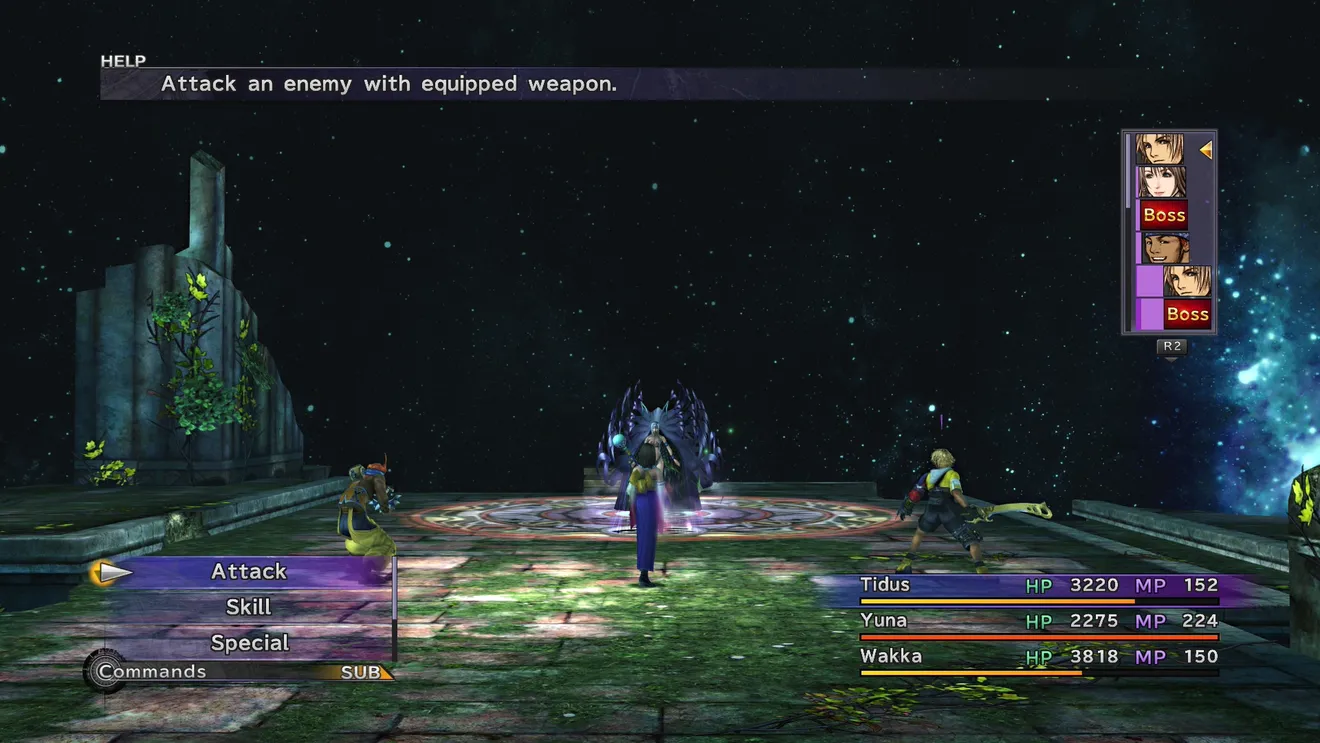Viewport: 1320px width, 743px height.
Task: Select Wakka's portrait in the turn order
Action: click(x=1163, y=248)
